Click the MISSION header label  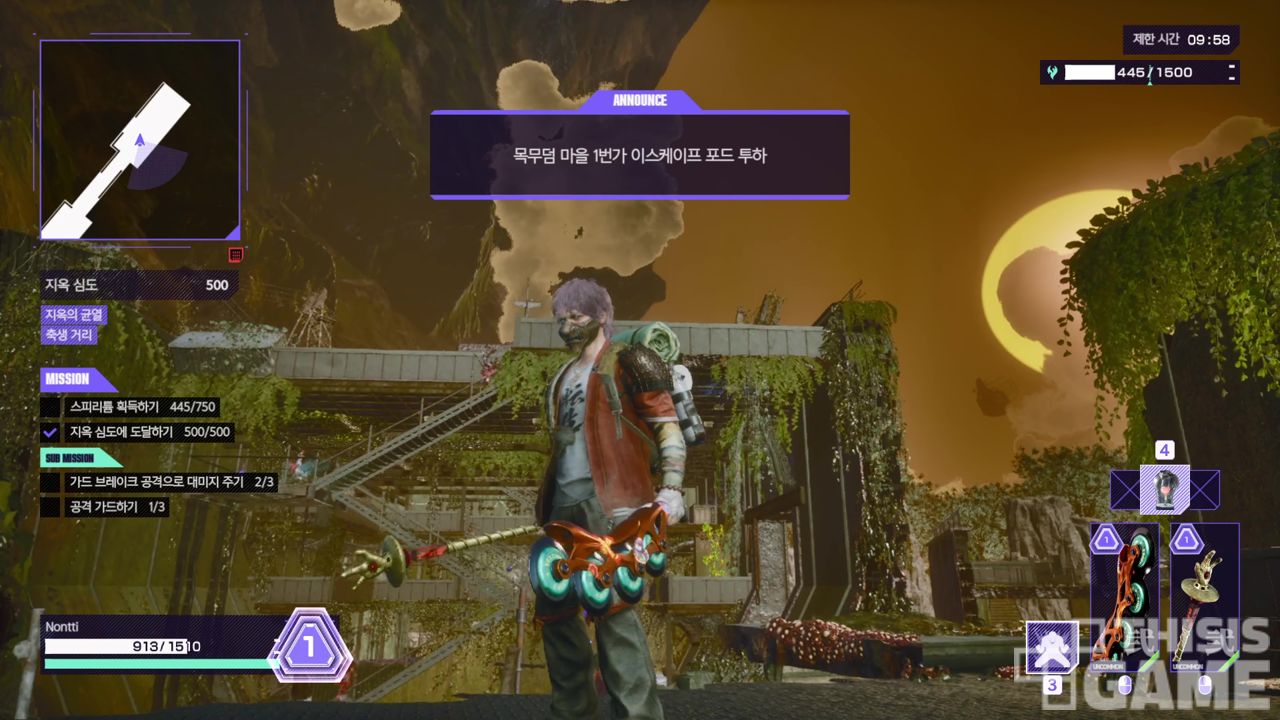68,379
